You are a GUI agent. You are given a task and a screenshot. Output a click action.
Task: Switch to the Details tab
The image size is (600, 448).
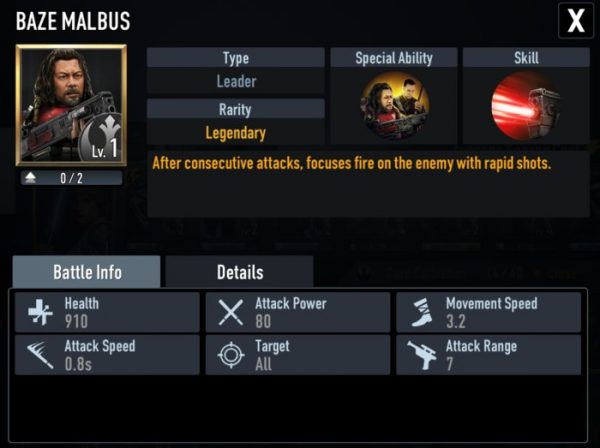239,272
